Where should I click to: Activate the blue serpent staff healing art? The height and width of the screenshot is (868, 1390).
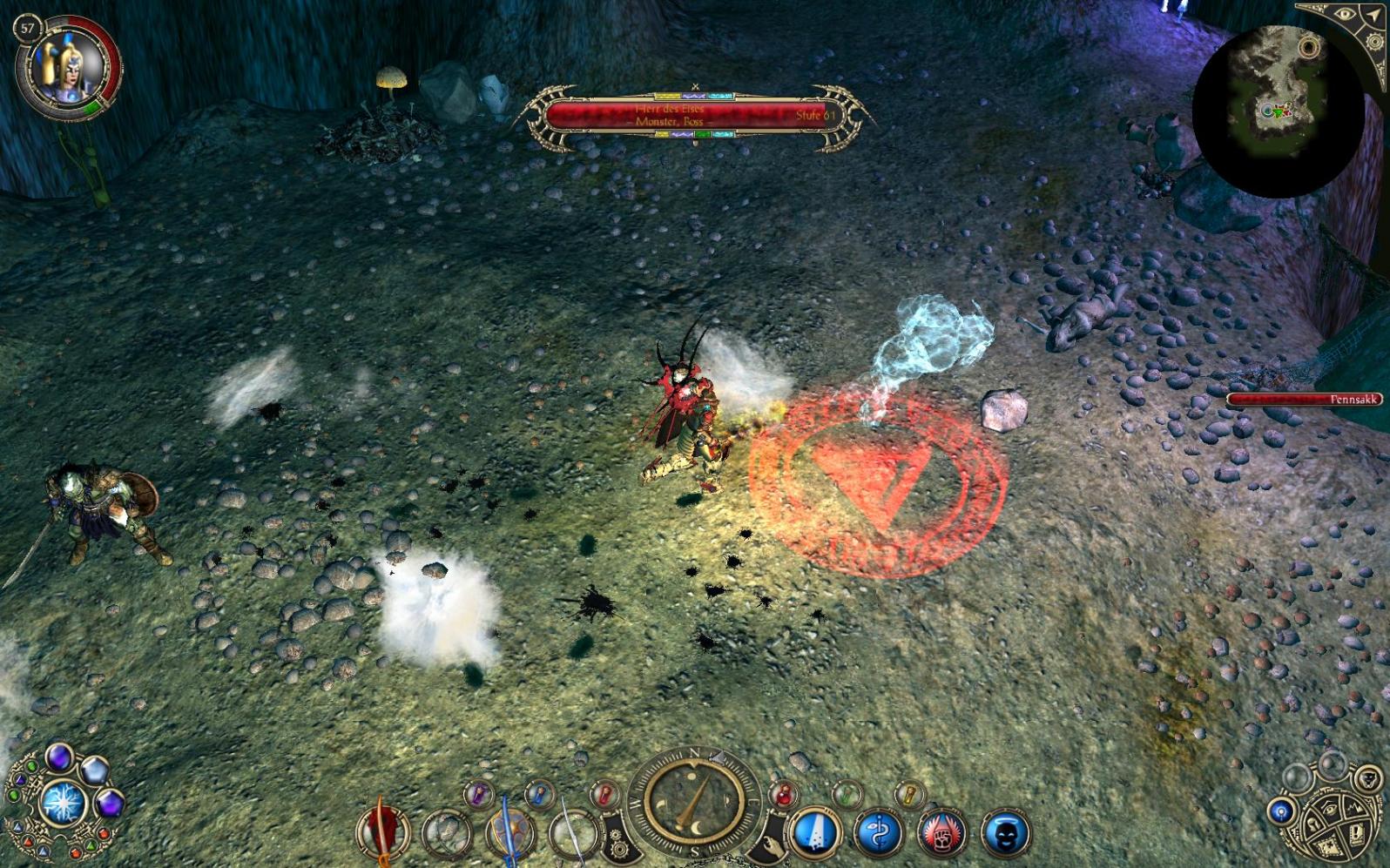[x=880, y=833]
